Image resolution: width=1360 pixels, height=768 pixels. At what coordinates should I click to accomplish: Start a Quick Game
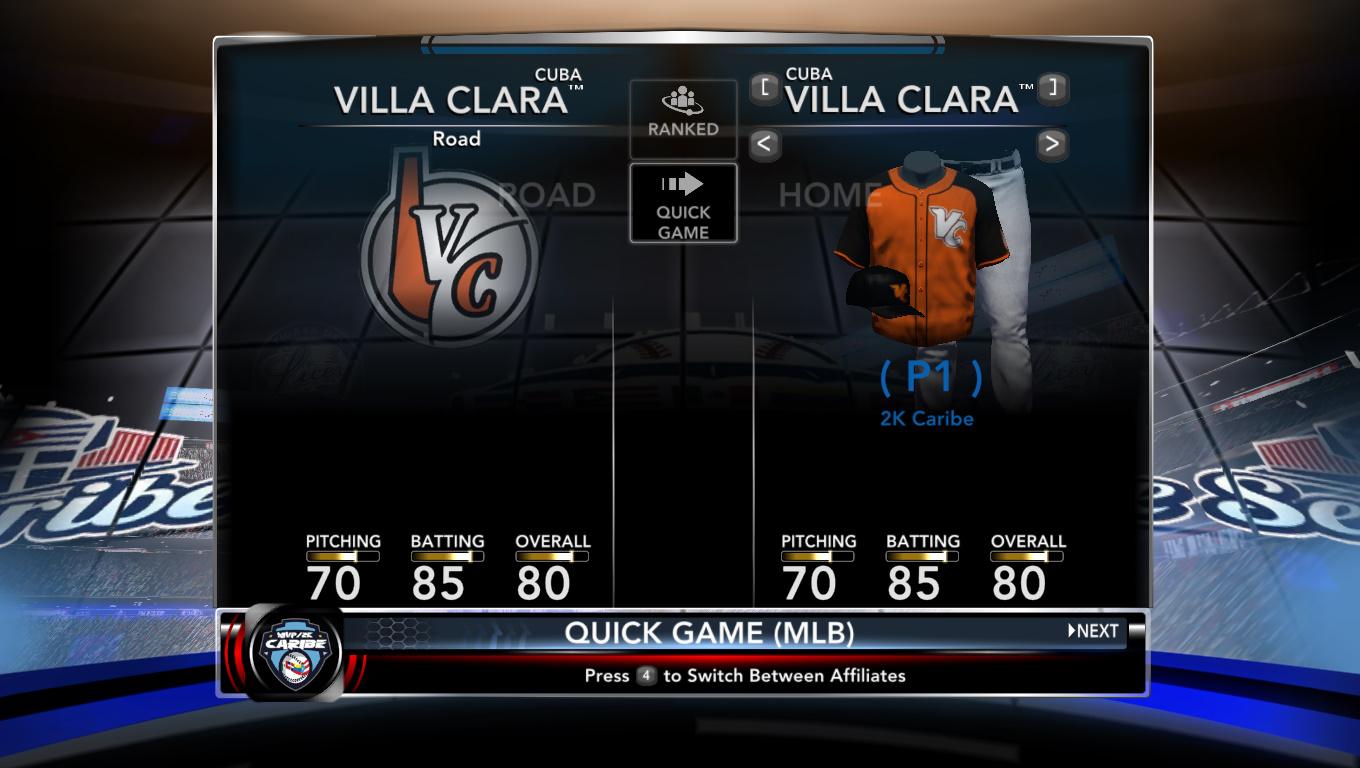(x=683, y=204)
